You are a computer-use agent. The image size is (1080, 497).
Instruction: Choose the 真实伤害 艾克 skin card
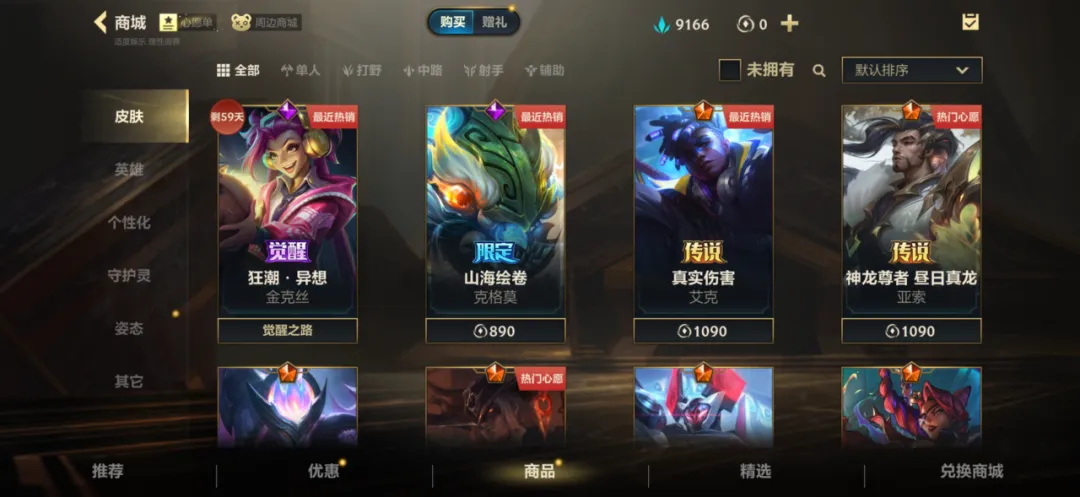coord(703,210)
